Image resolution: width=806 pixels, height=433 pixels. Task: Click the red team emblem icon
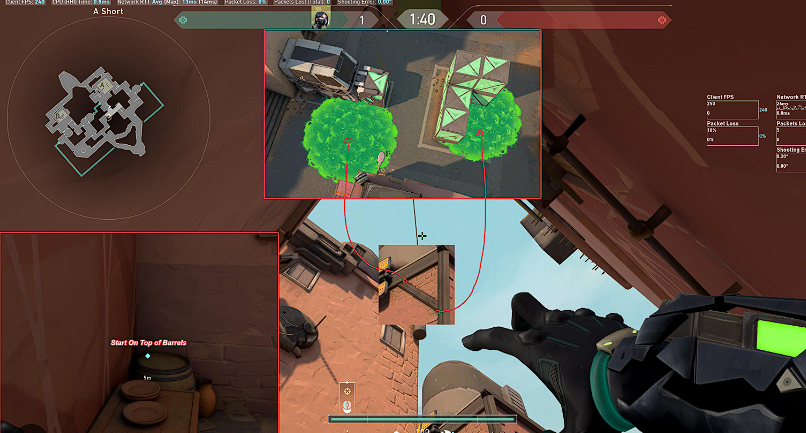click(661, 19)
